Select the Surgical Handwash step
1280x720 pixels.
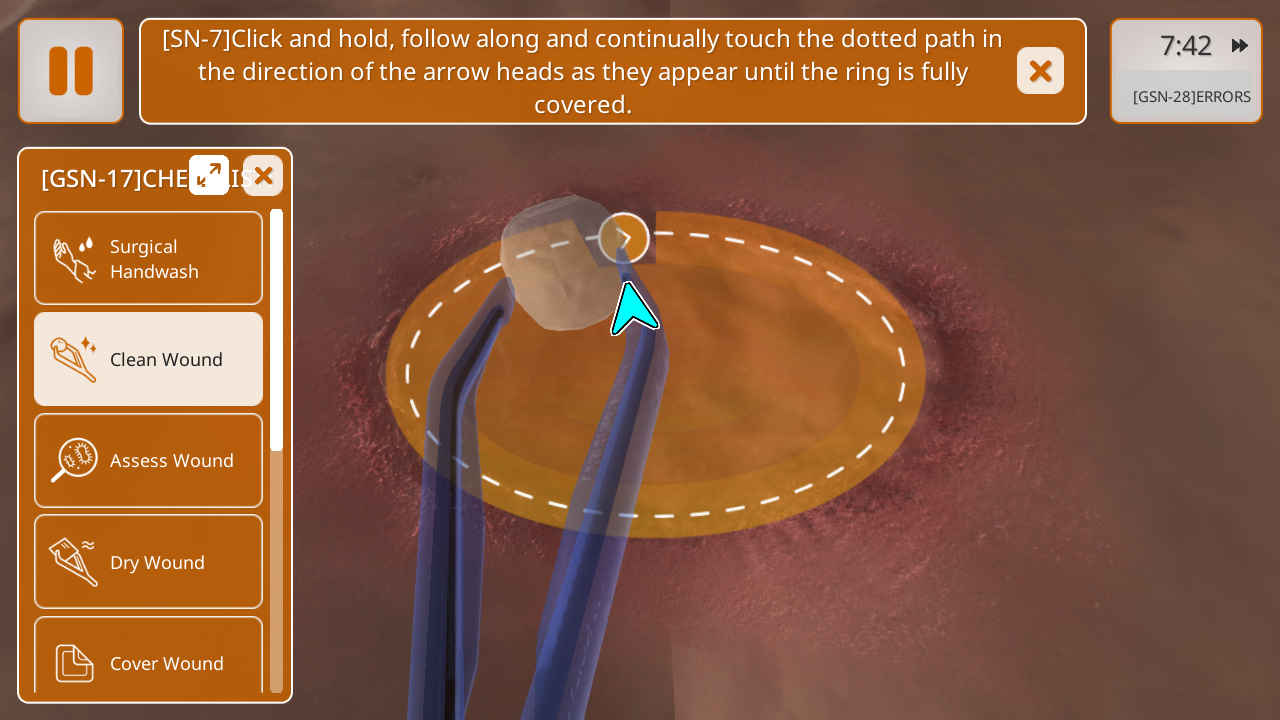point(148,258)
